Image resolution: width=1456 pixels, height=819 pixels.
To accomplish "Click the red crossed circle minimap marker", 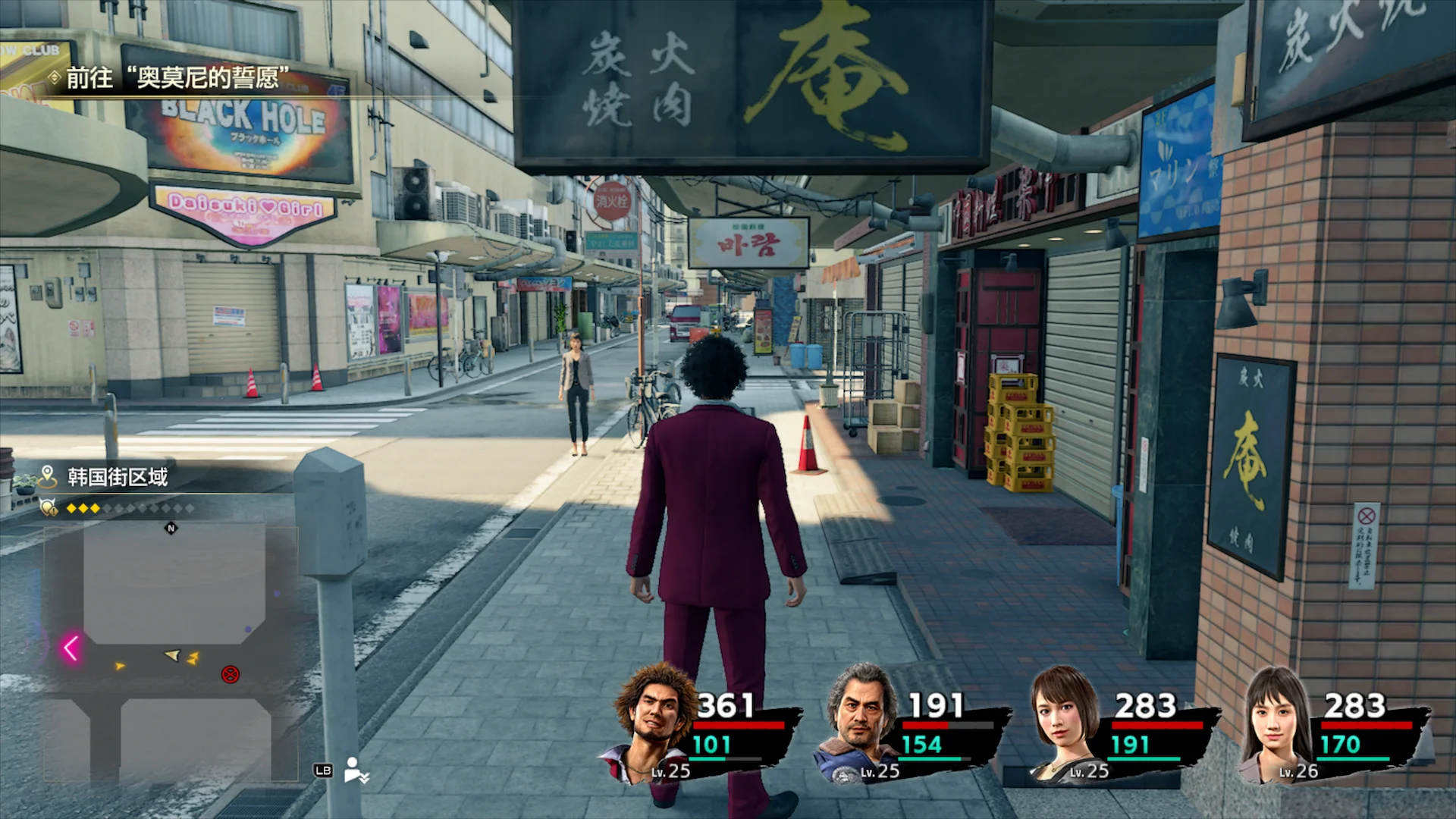I will pos(230,674).
